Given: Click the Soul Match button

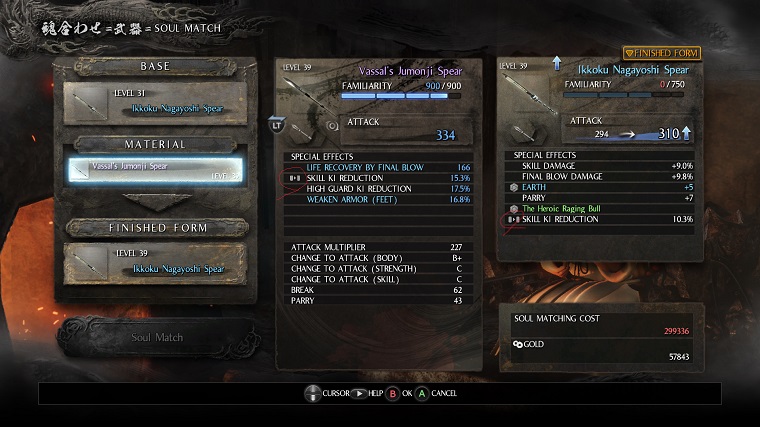Looking at the screenshot, I should tap(157, 337).
